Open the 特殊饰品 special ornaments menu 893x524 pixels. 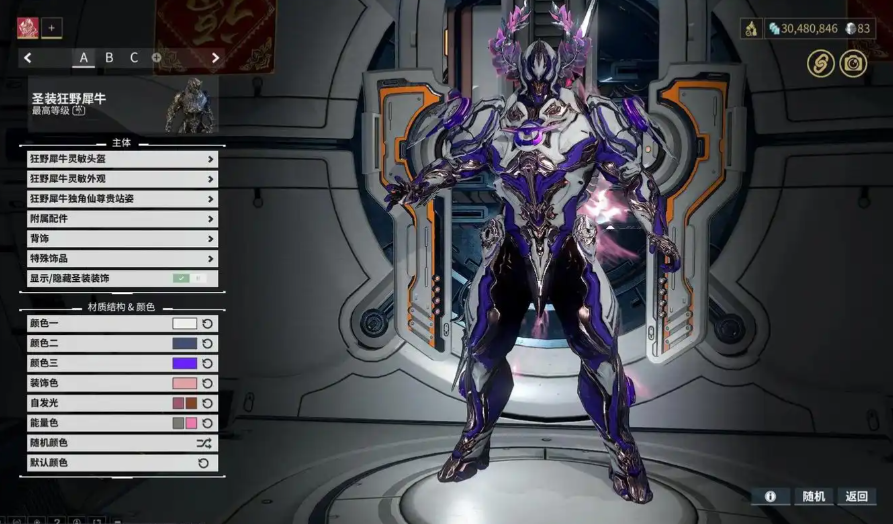tap(122, 259)
